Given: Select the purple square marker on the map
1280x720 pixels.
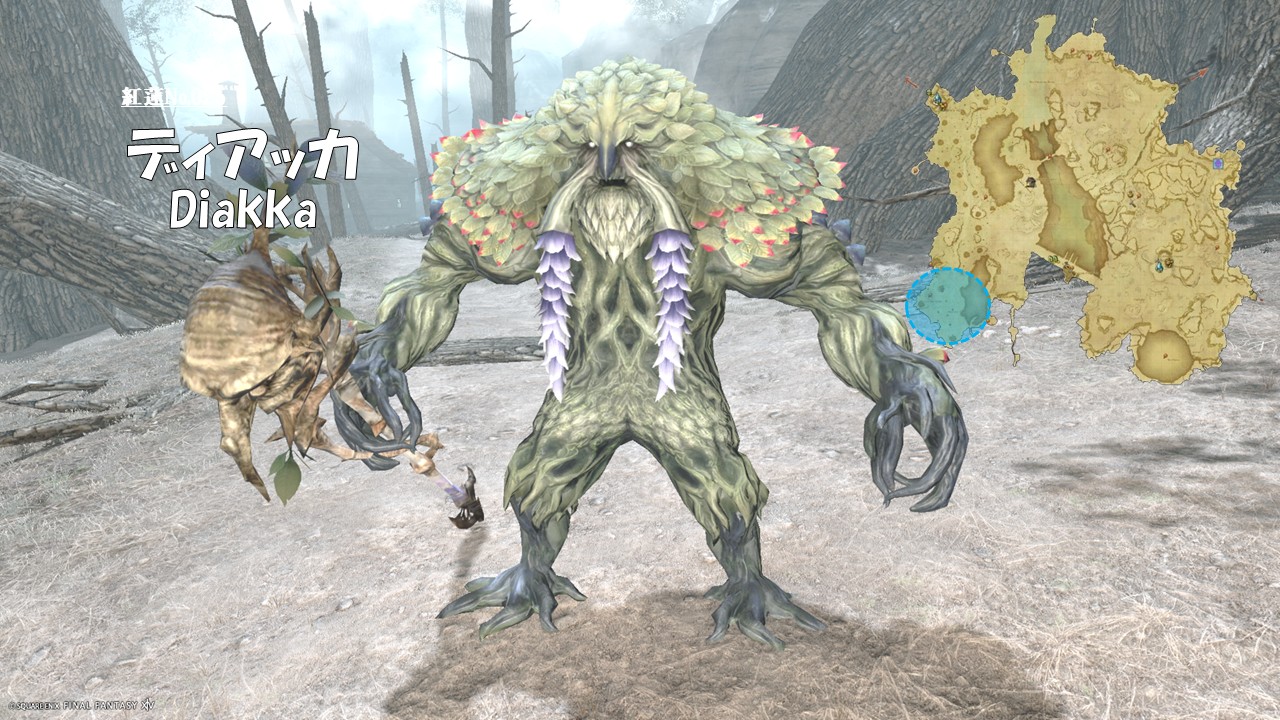Looking at the screenshot, I should tap(1217, 163).
